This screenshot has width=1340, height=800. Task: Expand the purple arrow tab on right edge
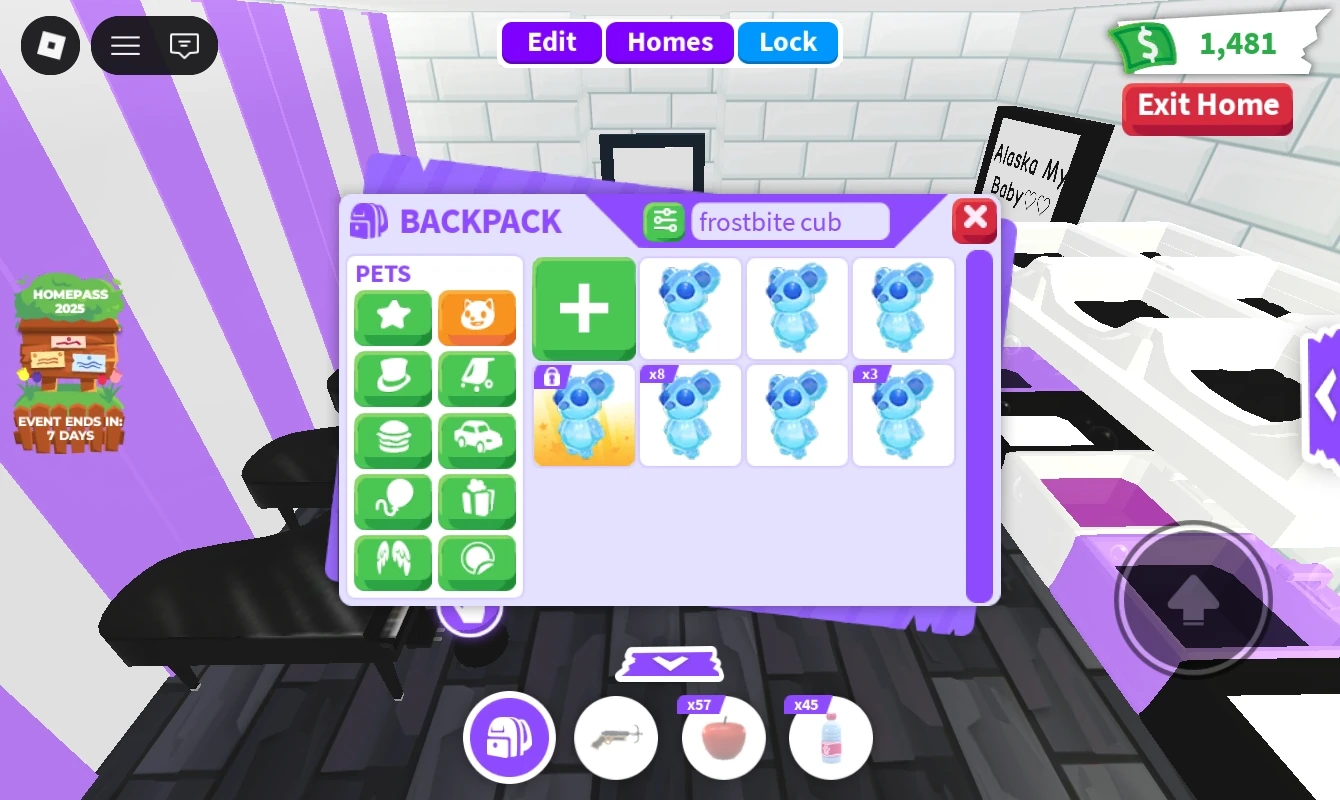(1326, 395)
